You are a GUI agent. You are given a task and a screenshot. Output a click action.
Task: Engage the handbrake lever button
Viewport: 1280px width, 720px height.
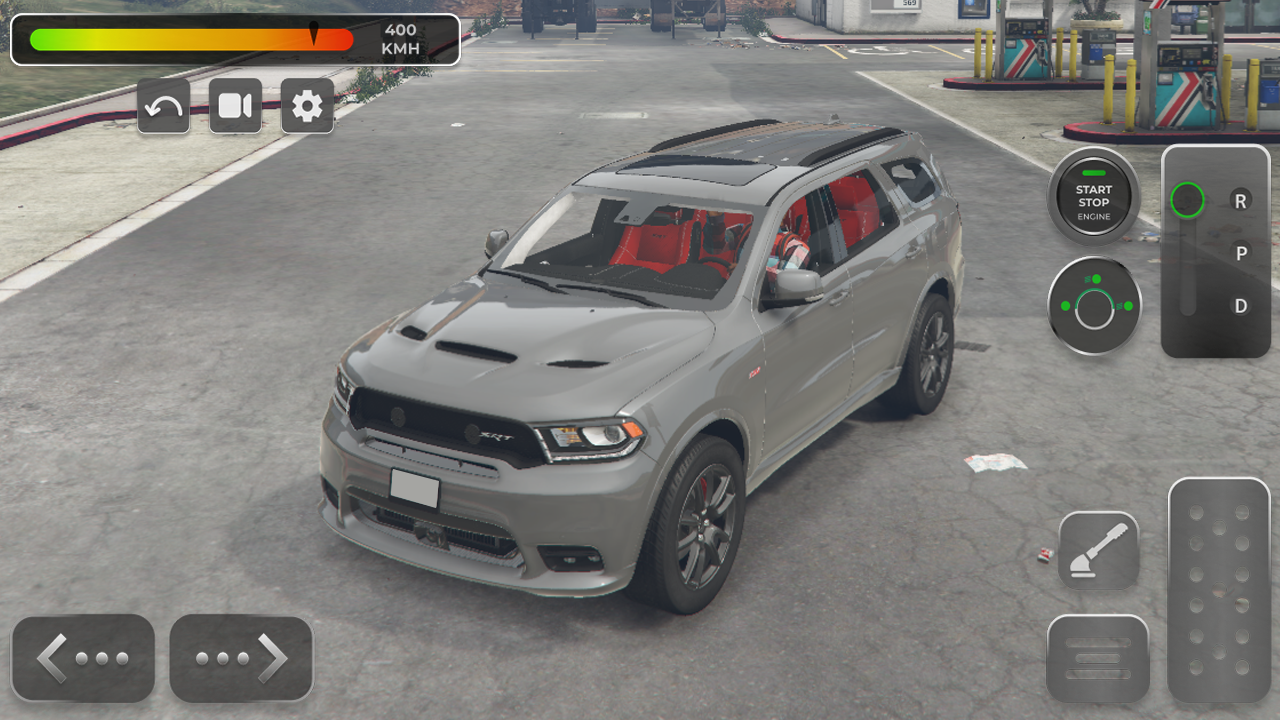1098,551
